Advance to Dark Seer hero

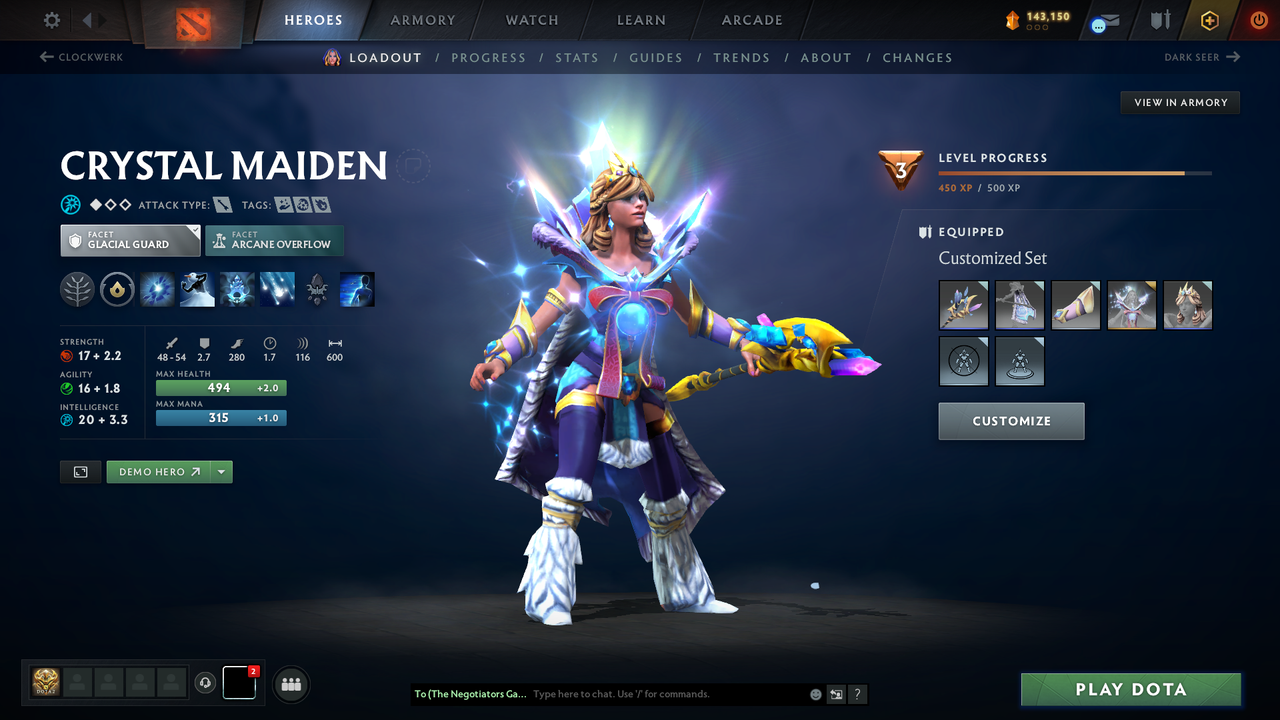pos(1202,57)
